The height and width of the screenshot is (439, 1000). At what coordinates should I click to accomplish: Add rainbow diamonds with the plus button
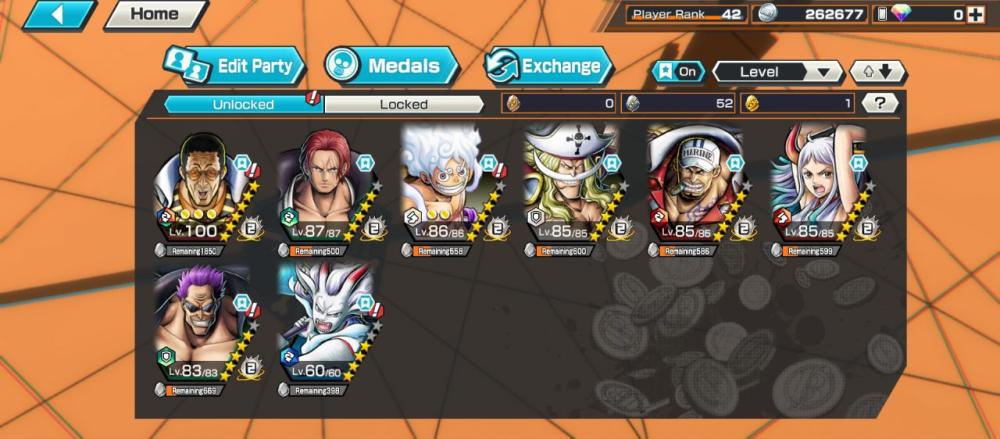point(975,14)
